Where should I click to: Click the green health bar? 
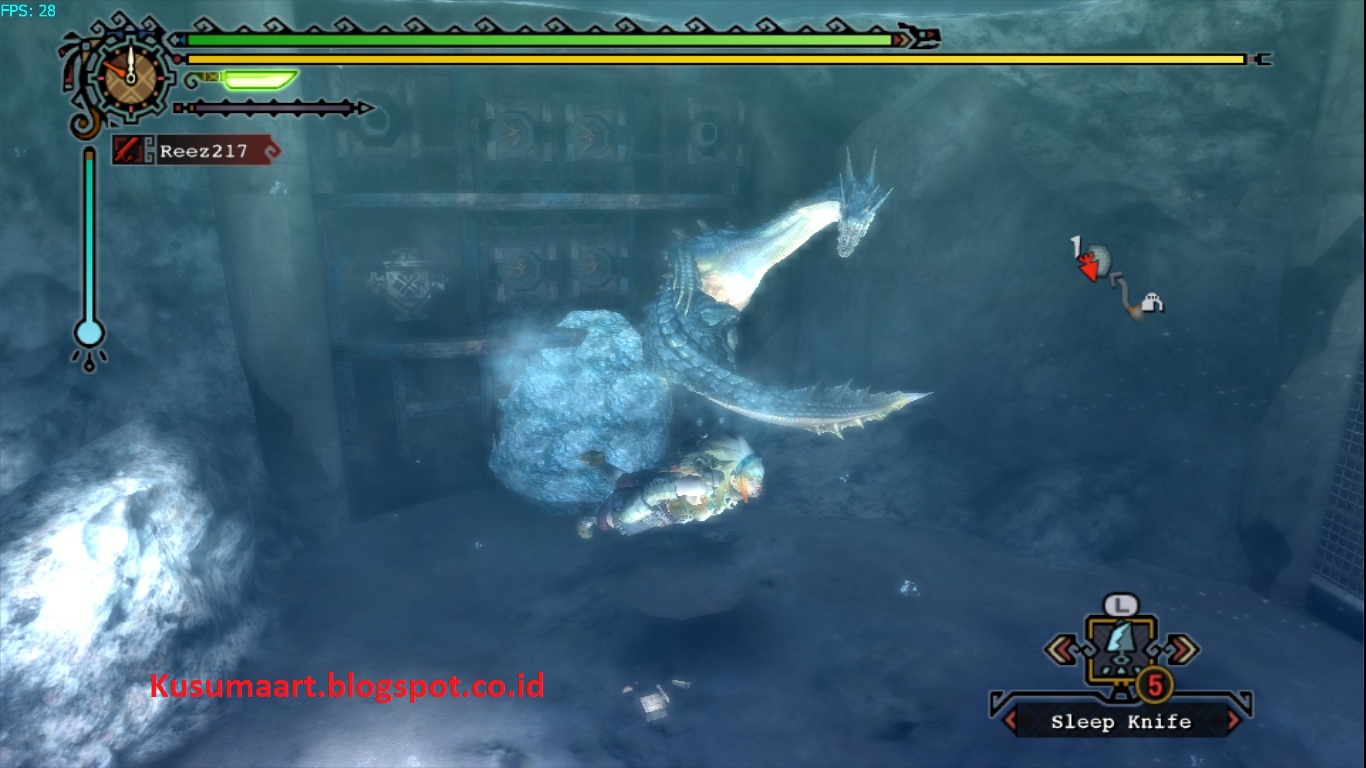coord(540,40)
